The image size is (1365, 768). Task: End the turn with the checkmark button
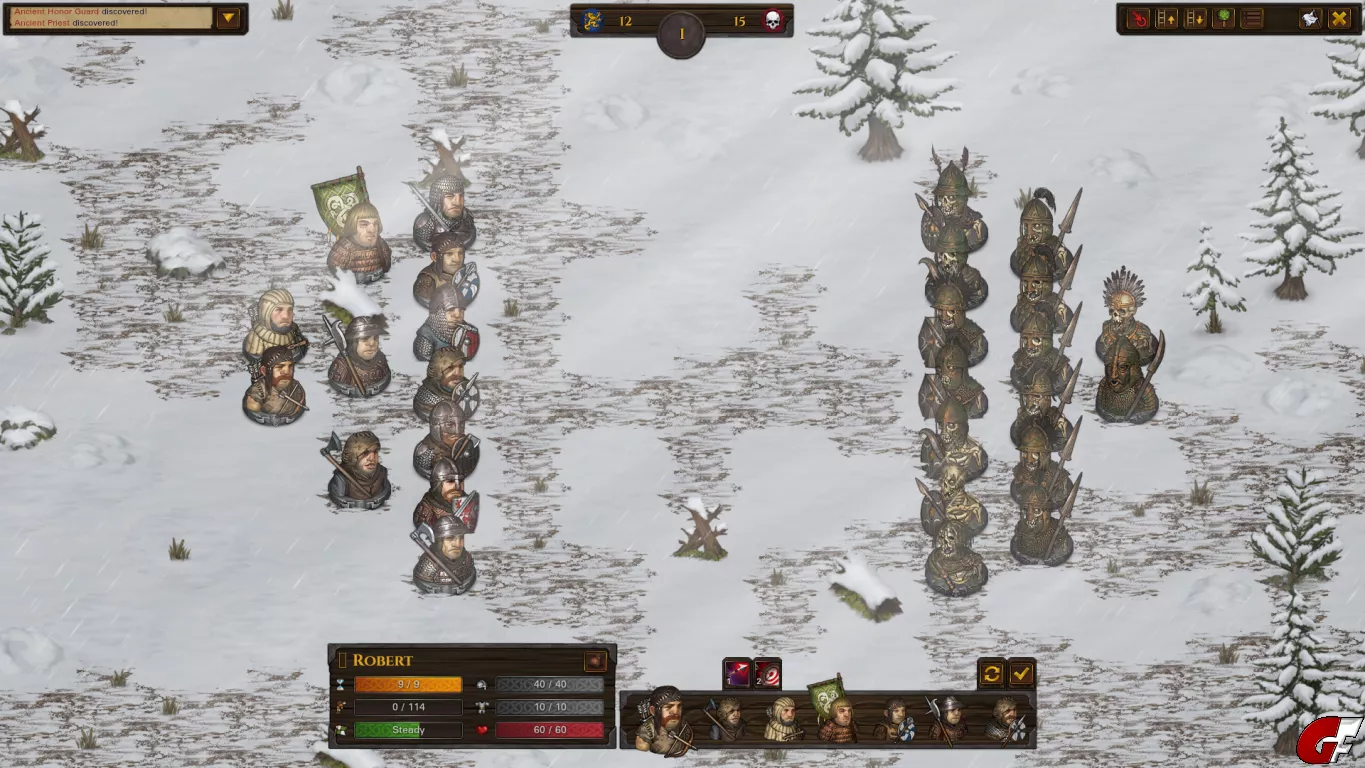click(1021, 674)
